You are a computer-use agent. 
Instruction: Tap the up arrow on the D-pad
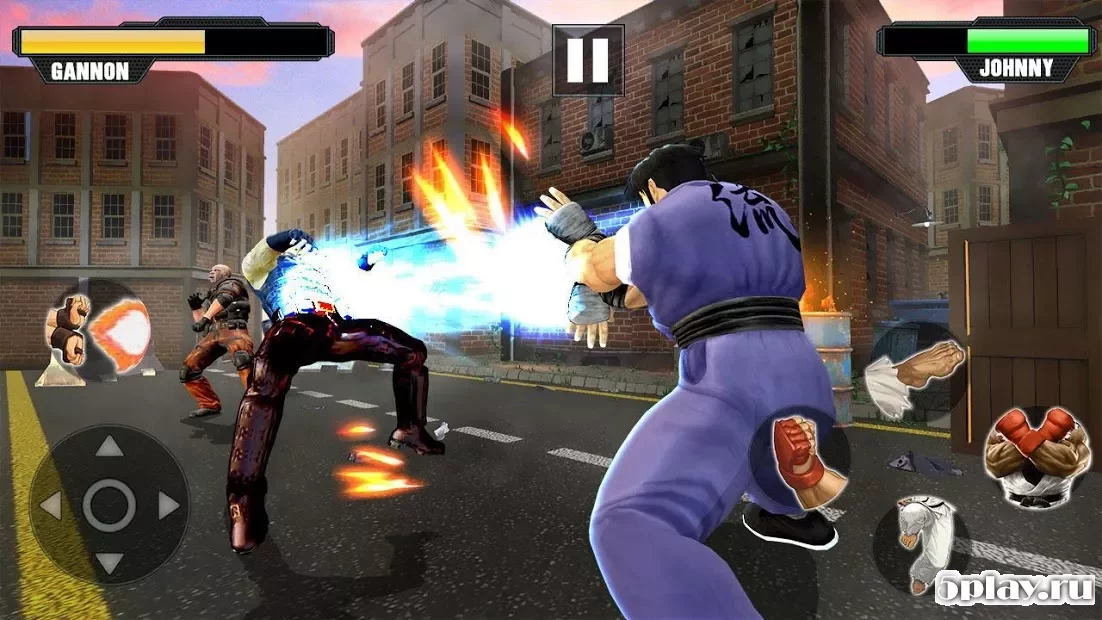click(109, 447)
